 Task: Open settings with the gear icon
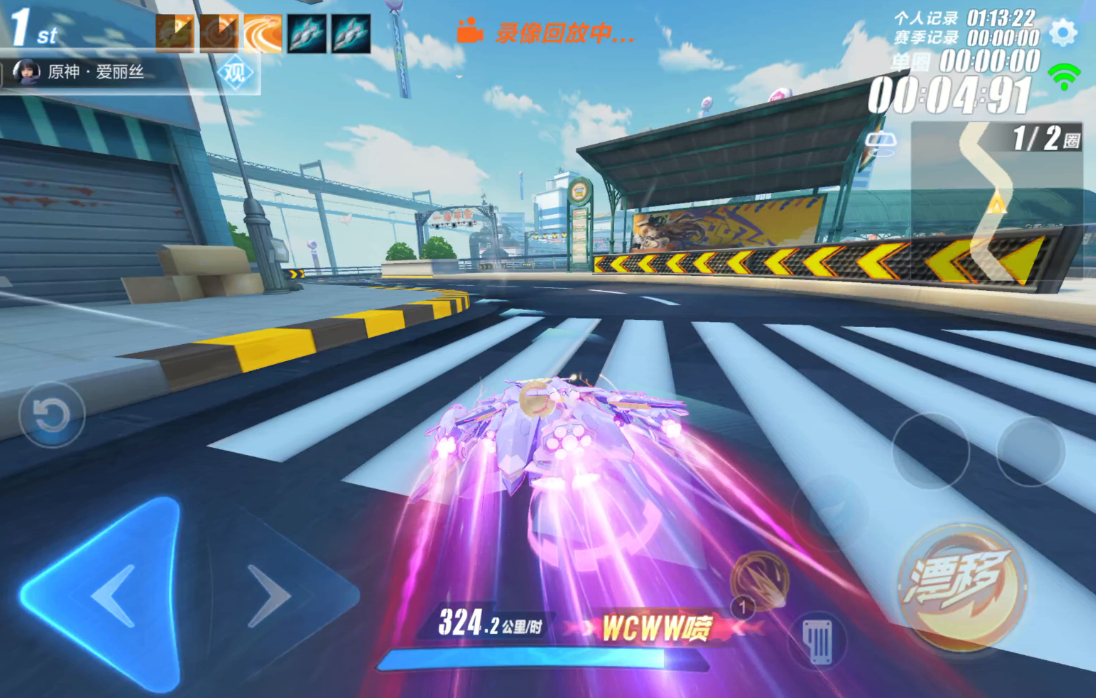pyautogui.click(x=1062, y=32)
